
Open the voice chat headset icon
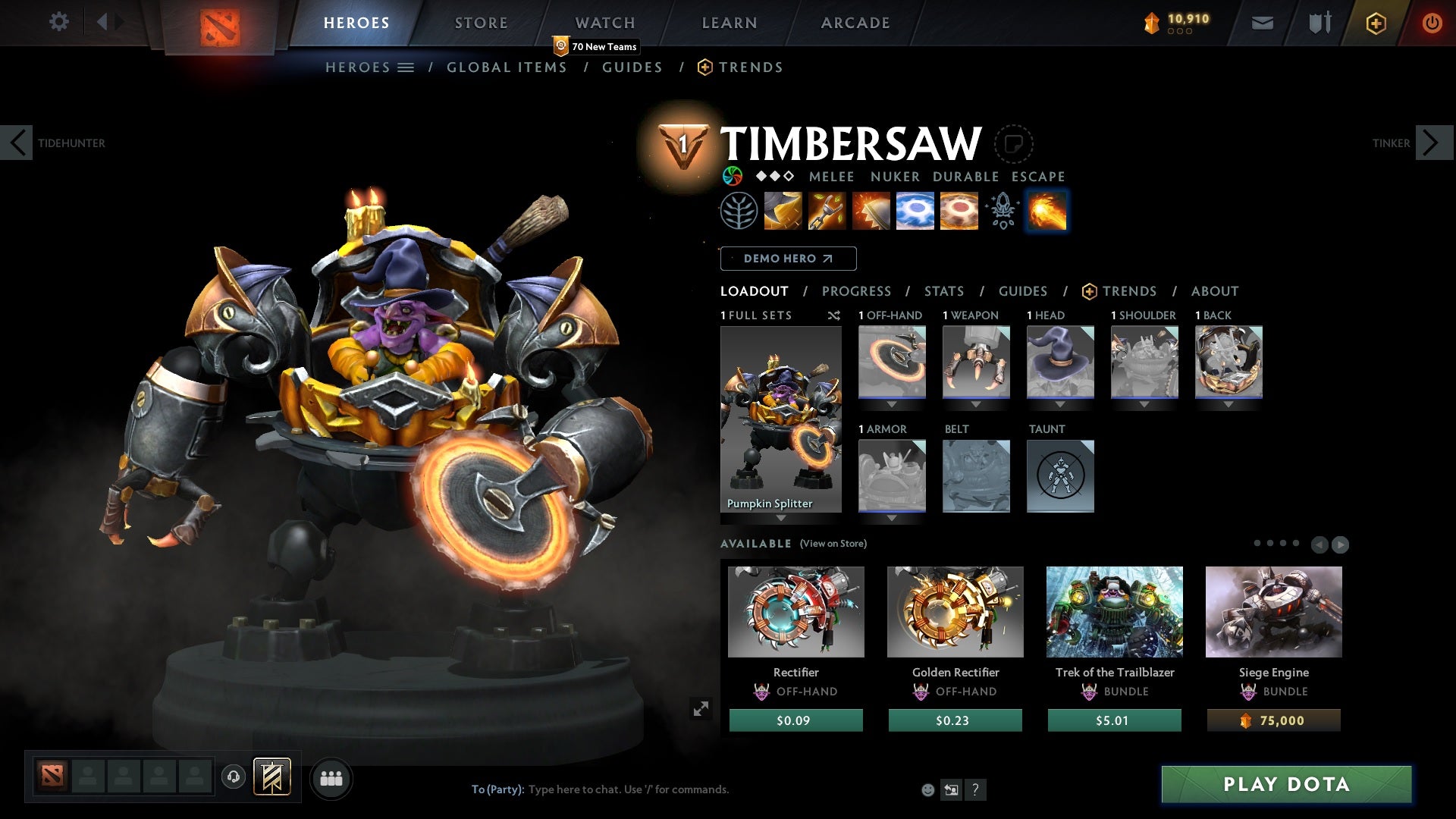[232, 777]
